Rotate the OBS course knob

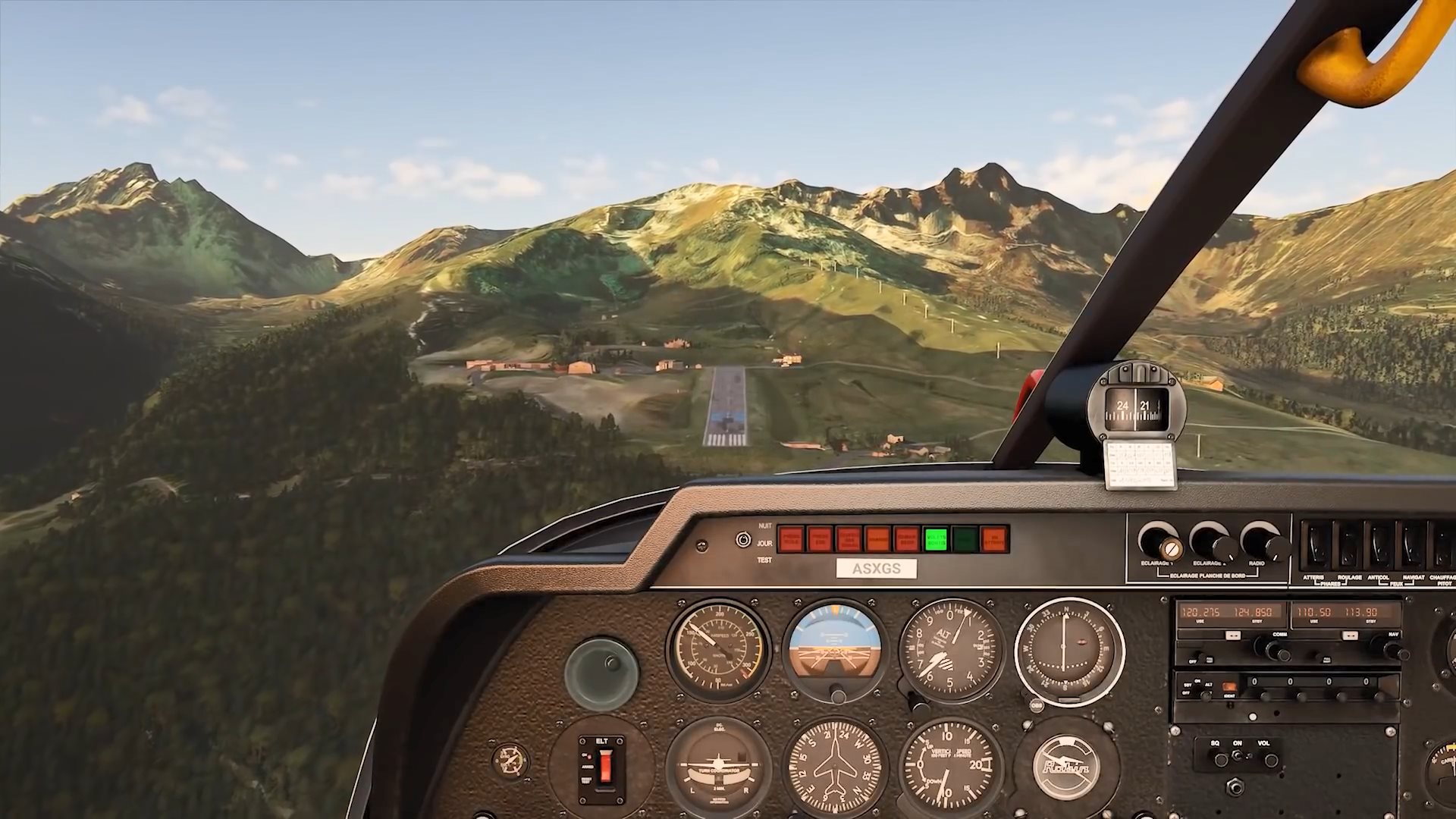click(1037, 705)
